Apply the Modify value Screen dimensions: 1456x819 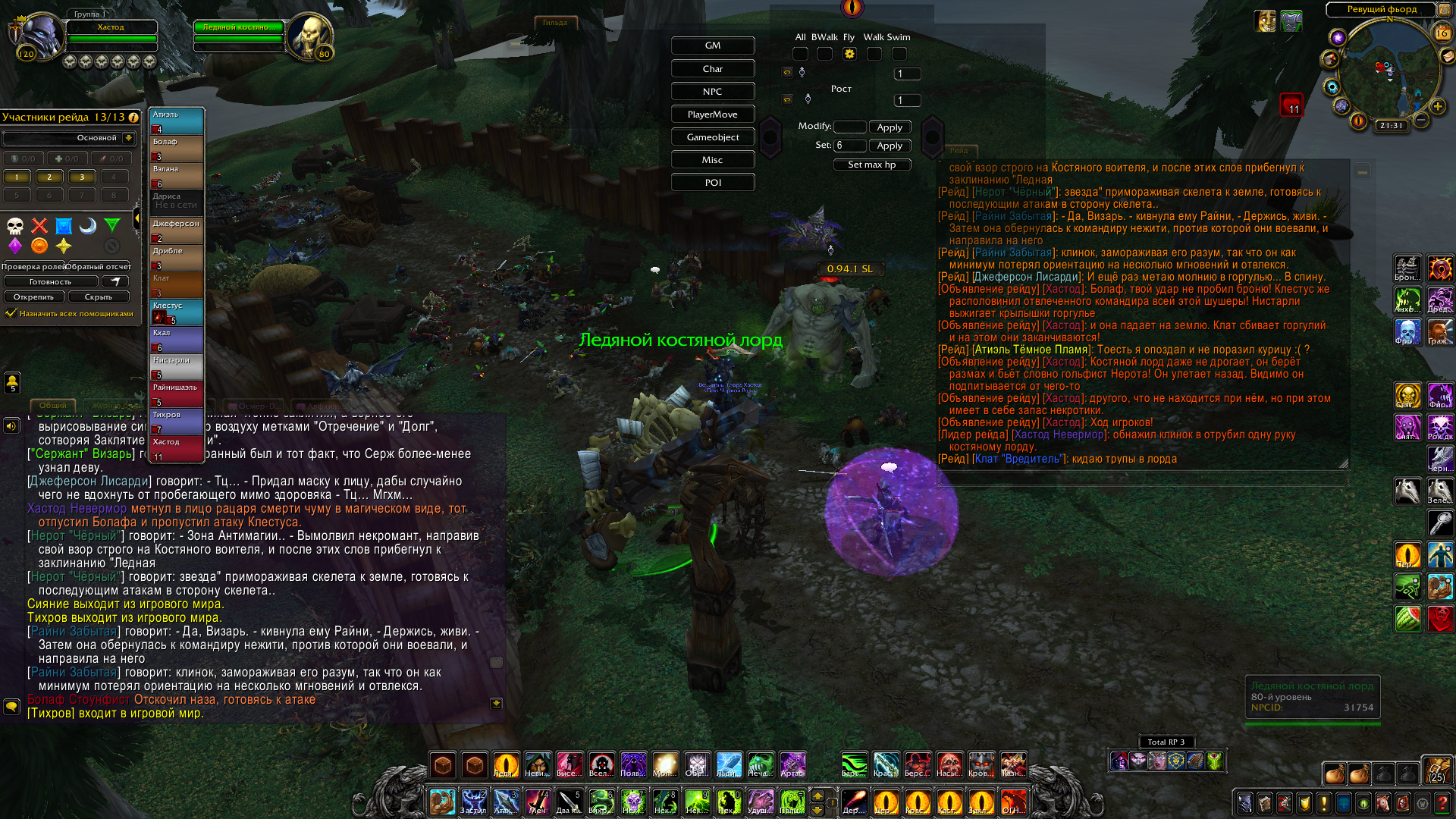click(890, 127)
